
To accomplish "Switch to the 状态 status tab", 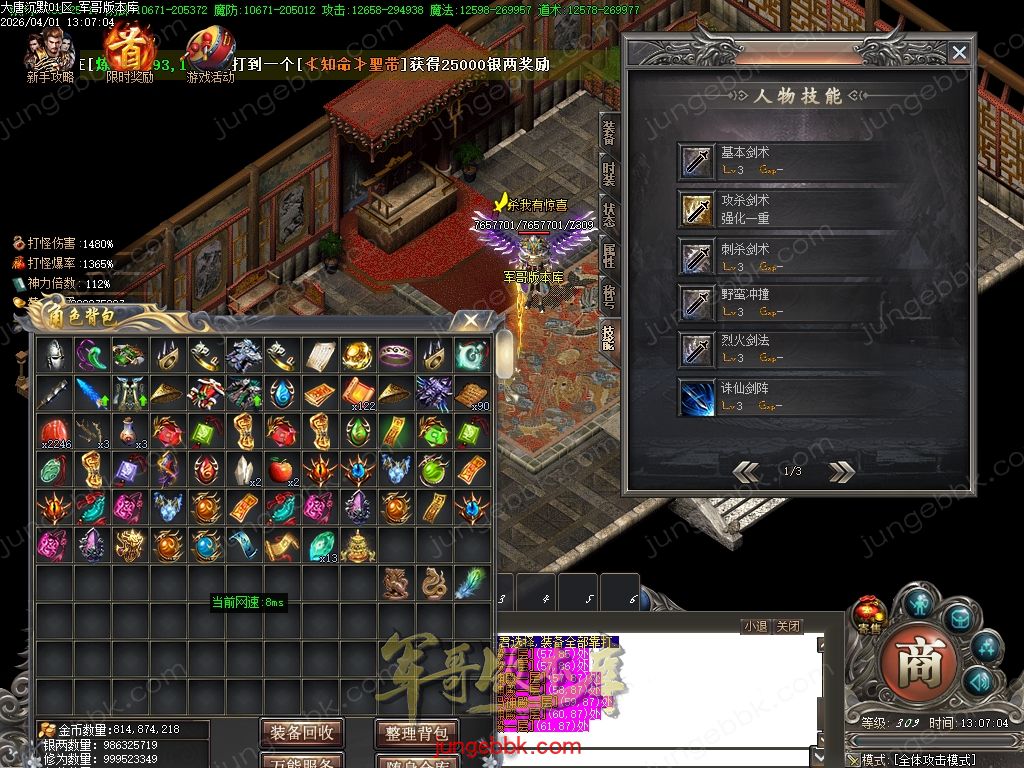I will [608, 214].
